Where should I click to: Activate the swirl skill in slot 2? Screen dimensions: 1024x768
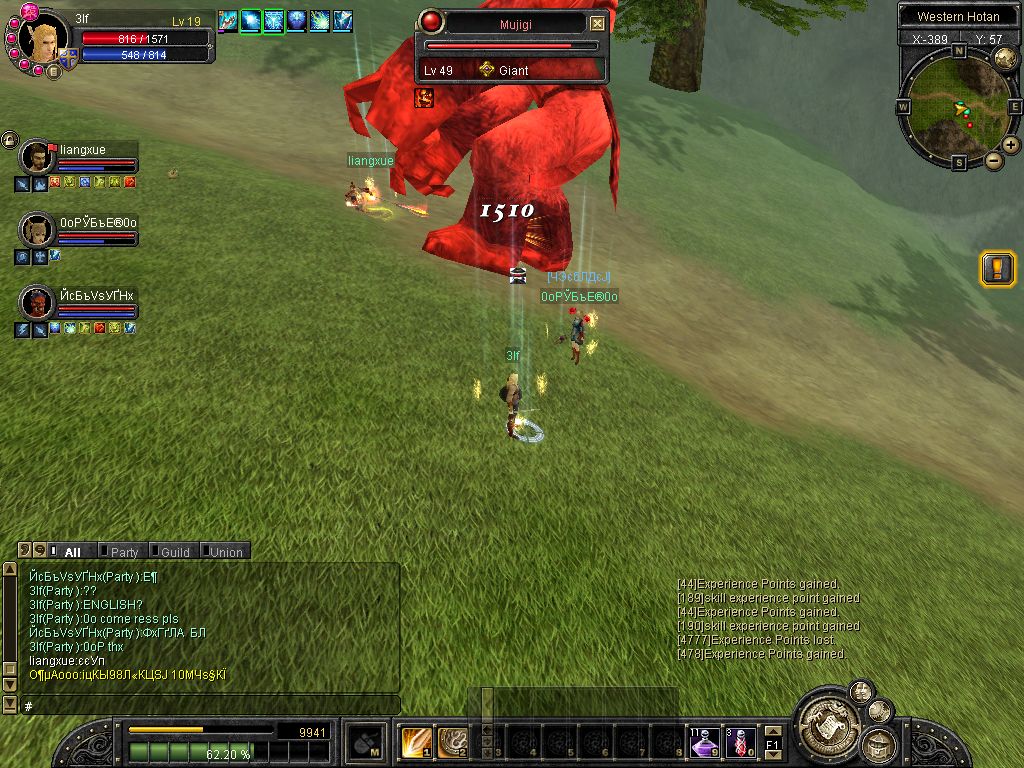pos(452,742)
